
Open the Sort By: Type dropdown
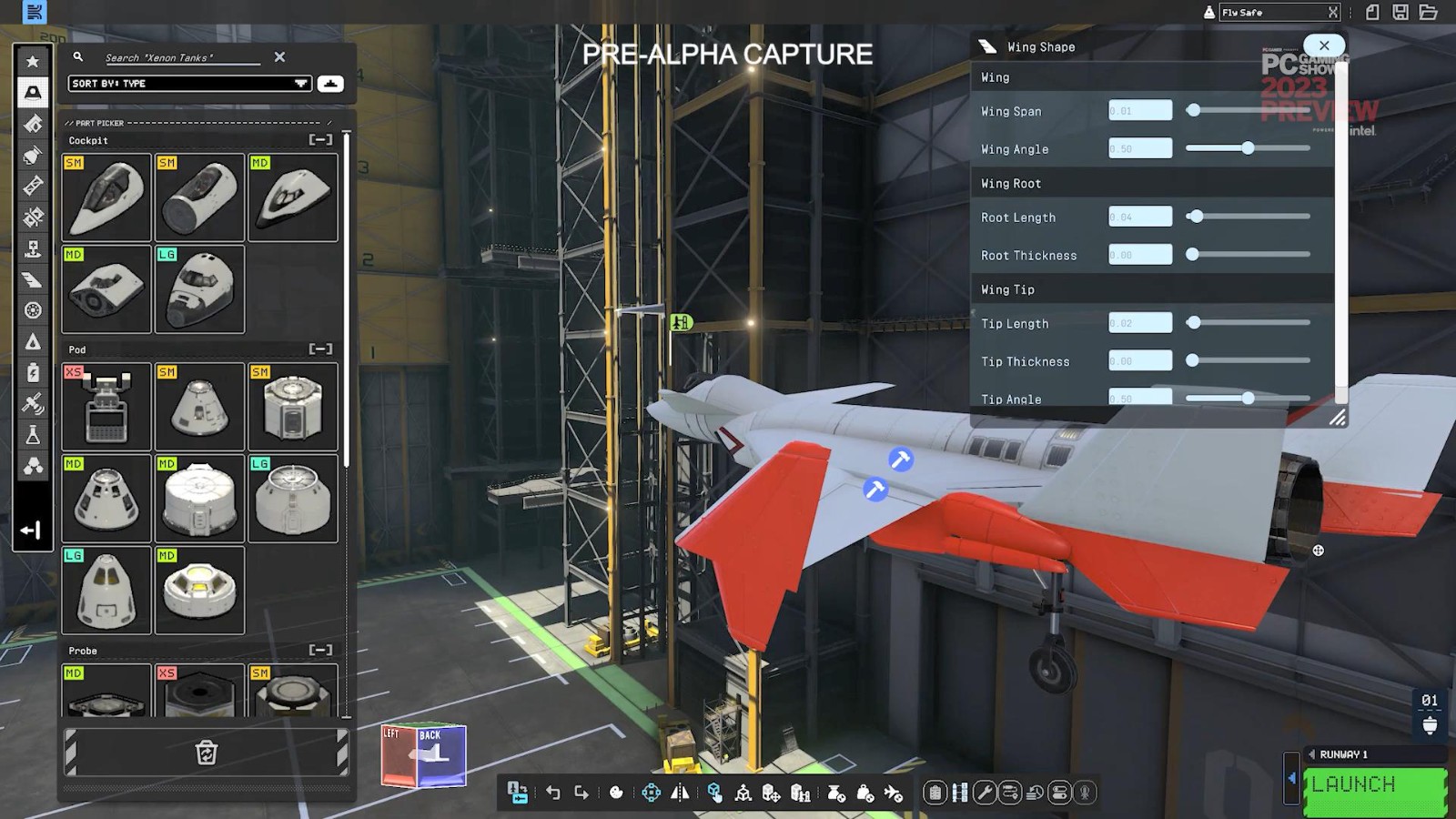pos(189,84)
